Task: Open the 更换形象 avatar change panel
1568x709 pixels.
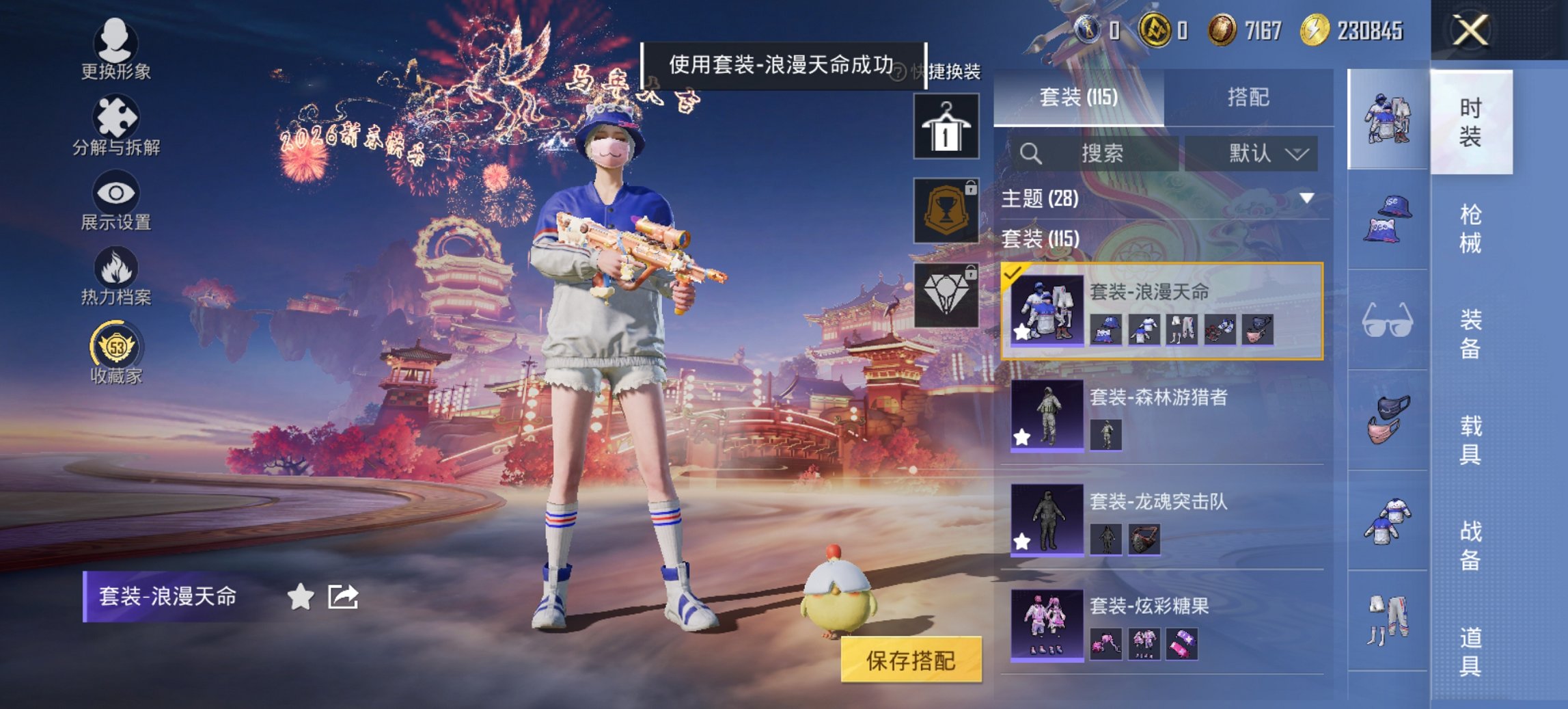Action: 116,48
